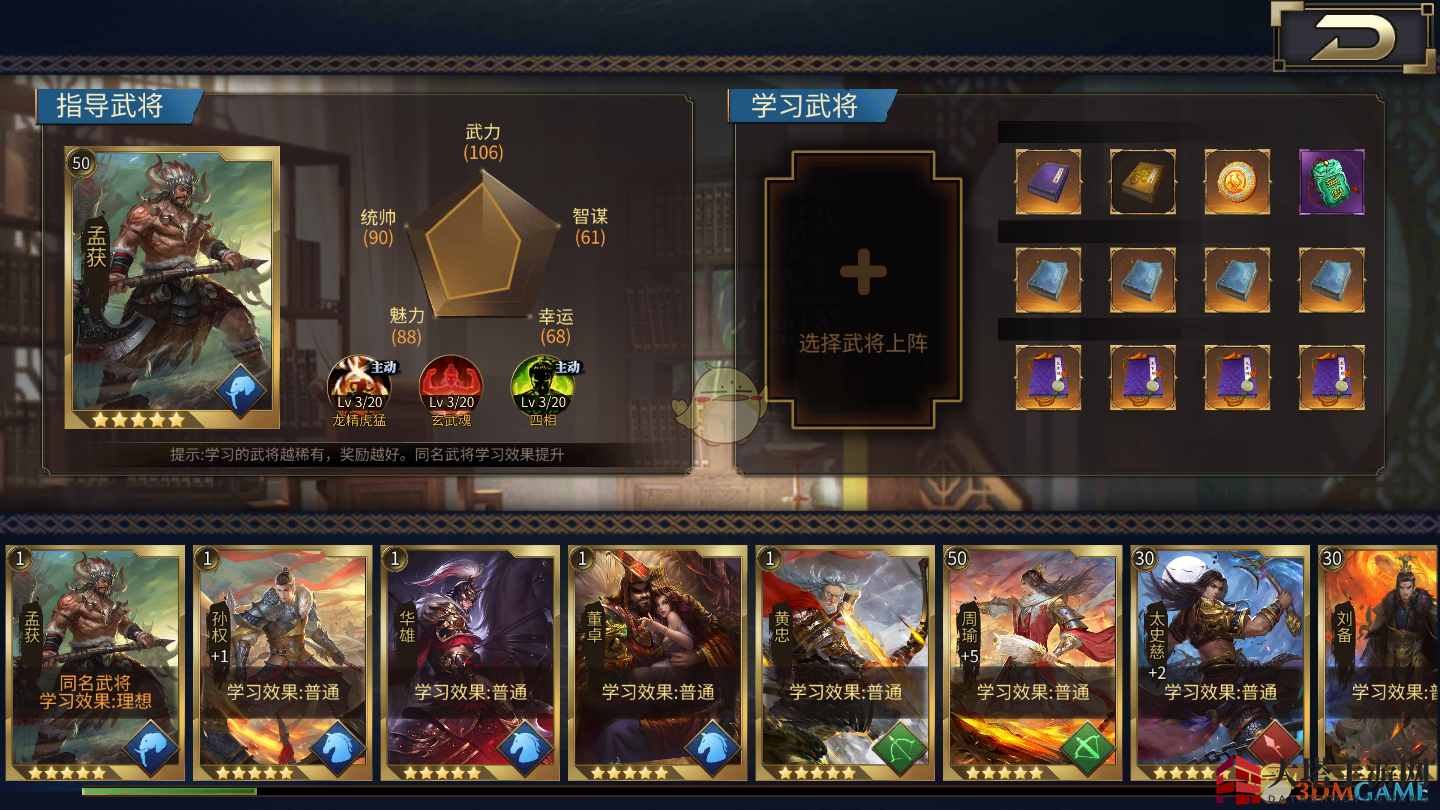This screenshot has height=810, width=1440.
Task: Select the Liu Bei (刘备) general card
Action: click(1380, 662)
